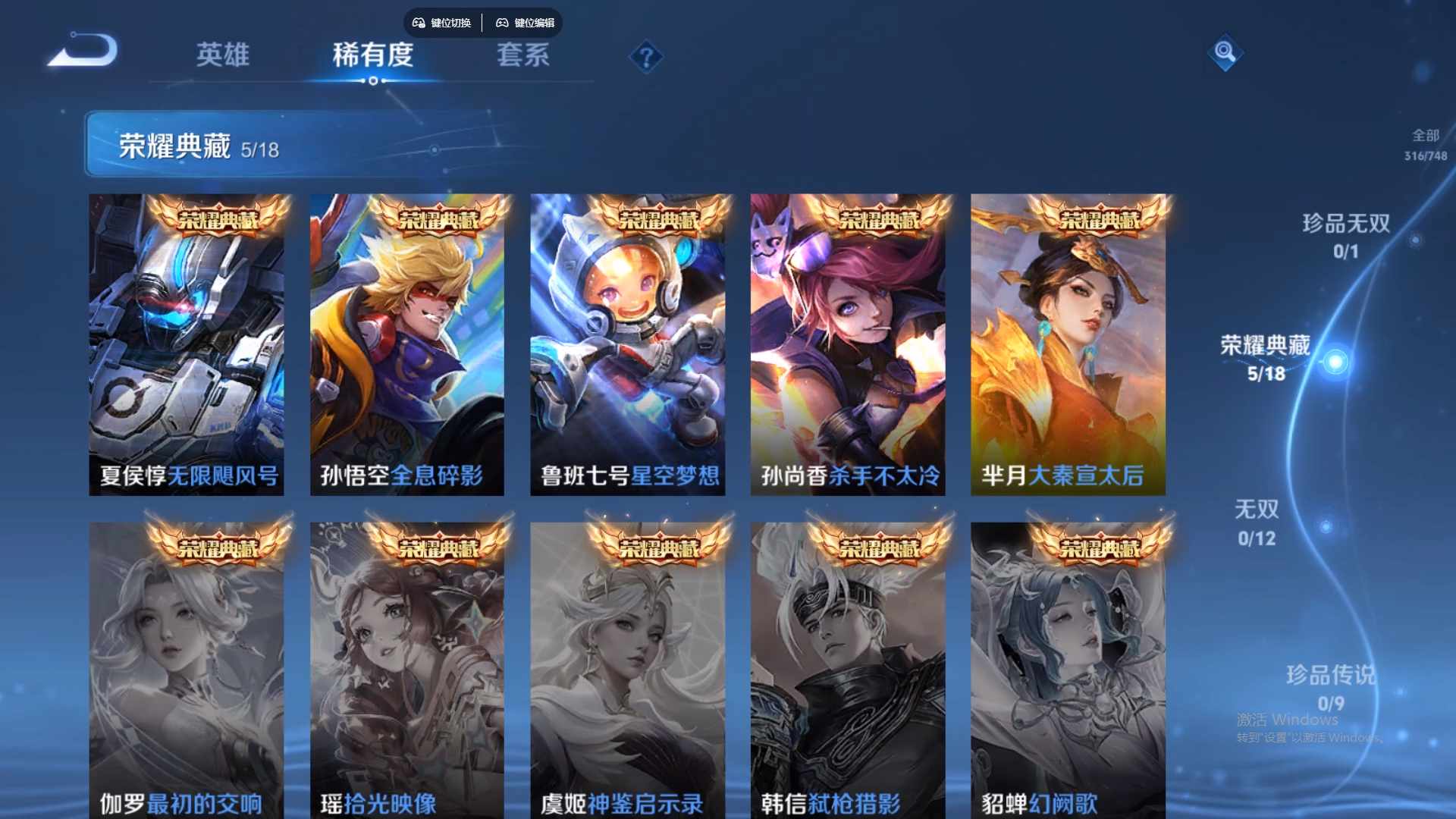
Task: Open the help question mark icon
Action: tap(645, 58)
